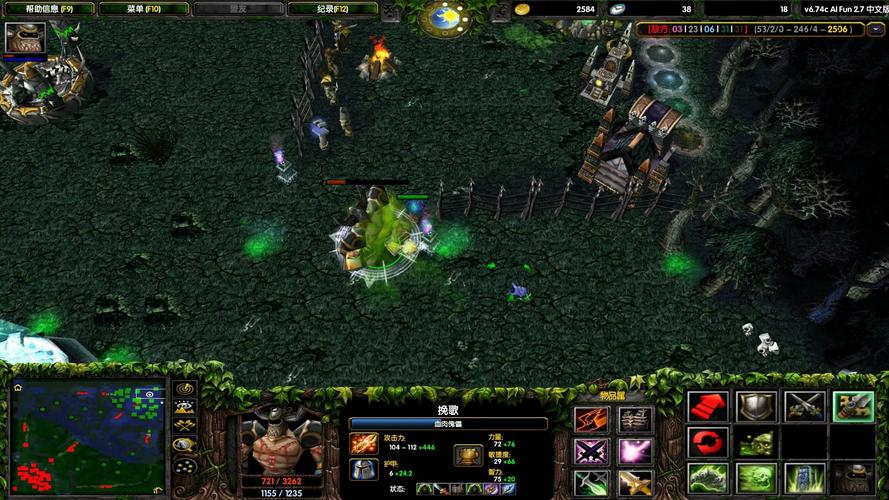Screen dimensions: 889x500
Task: Activate the crossed swords attack command
Action: click(804, 407)
